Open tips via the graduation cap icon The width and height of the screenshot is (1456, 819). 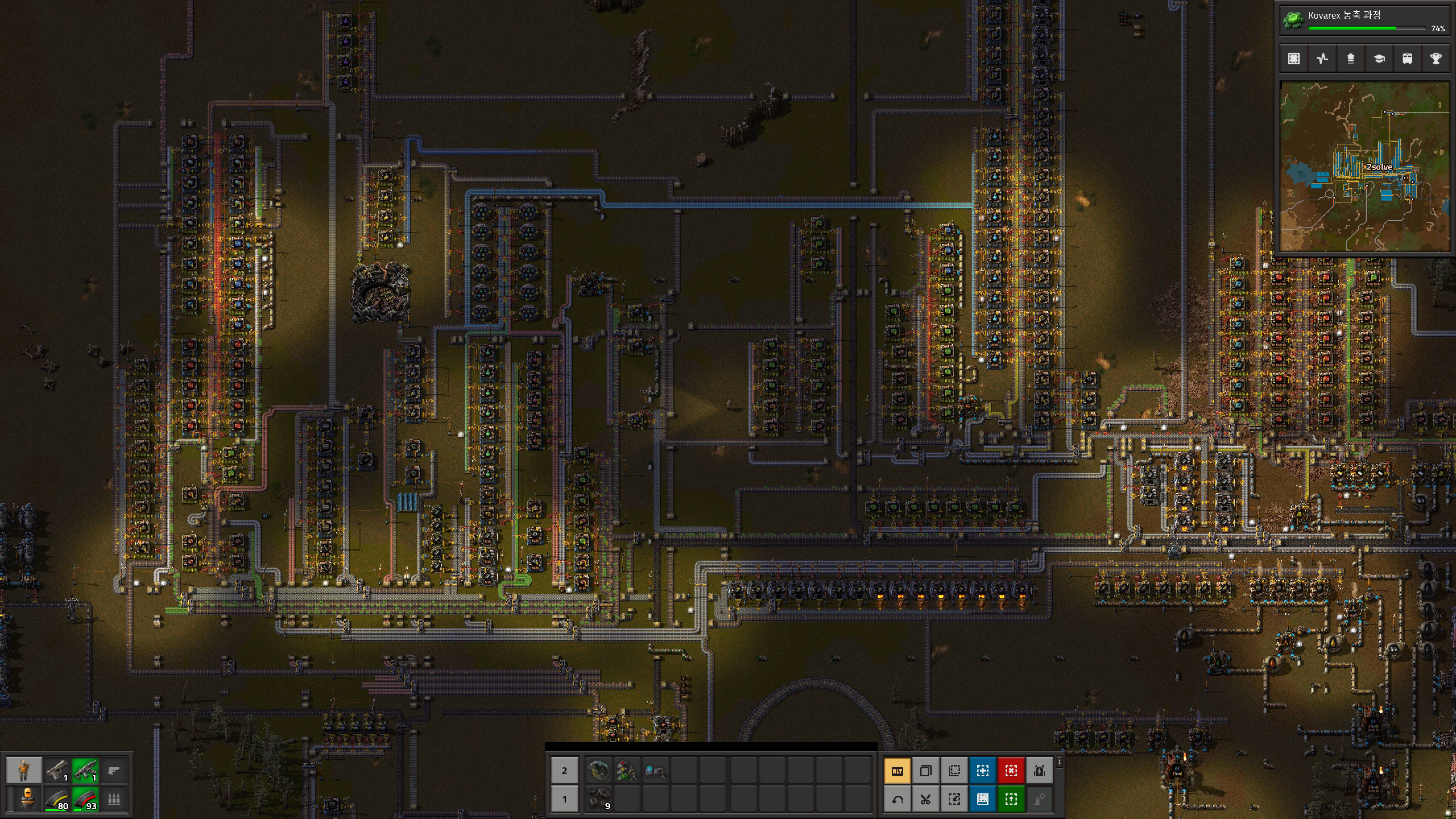[1379, 59]
